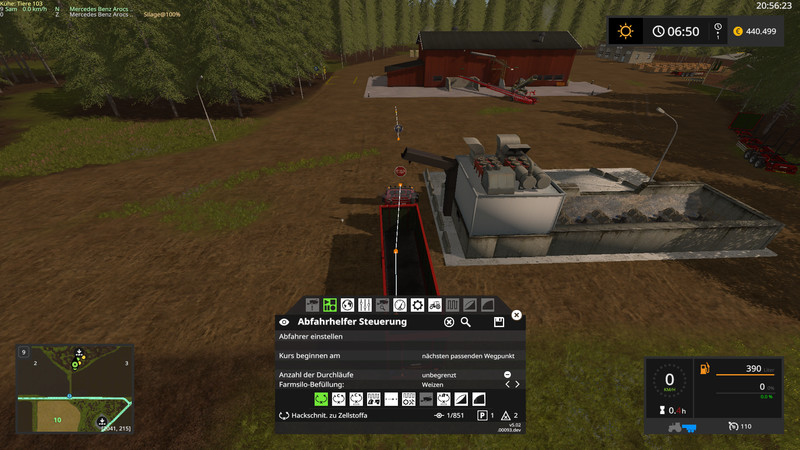
Task: Select previous Farmsilo-Befüllung fill type arrow
Action: click(506, 384)
